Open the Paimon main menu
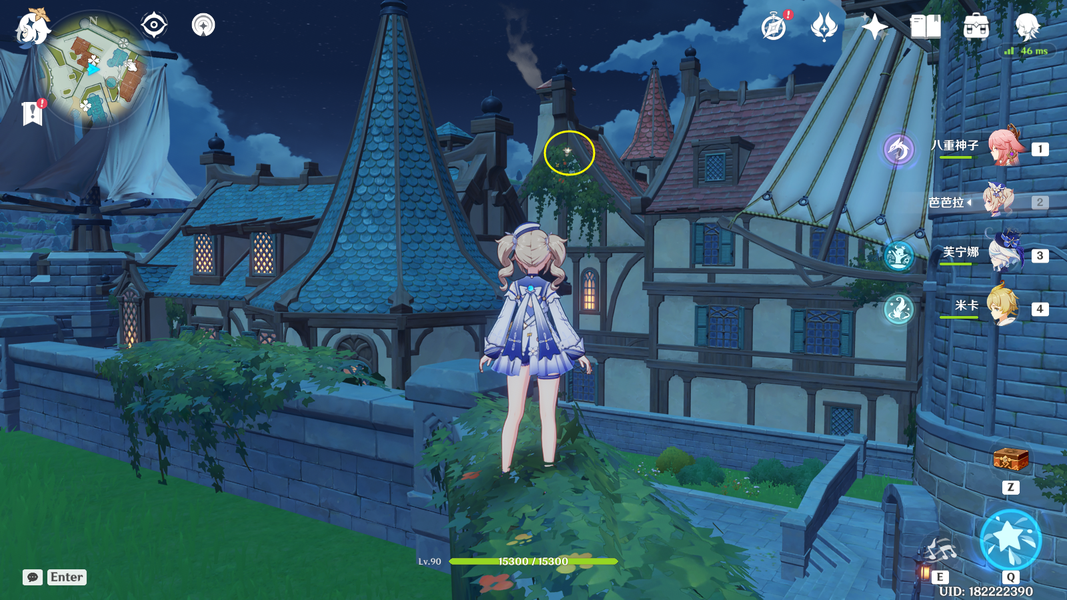The image size is (1067, 600). point(34,25)
